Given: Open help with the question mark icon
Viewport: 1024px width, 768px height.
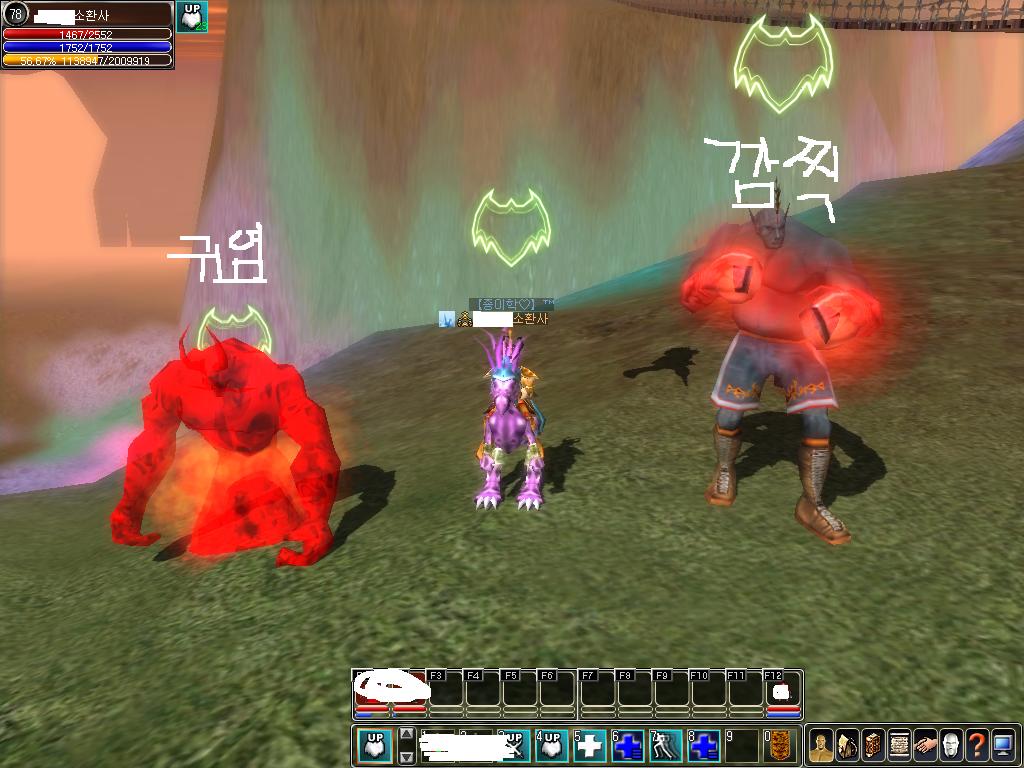Looking at the screenshot, I should 977,746.
